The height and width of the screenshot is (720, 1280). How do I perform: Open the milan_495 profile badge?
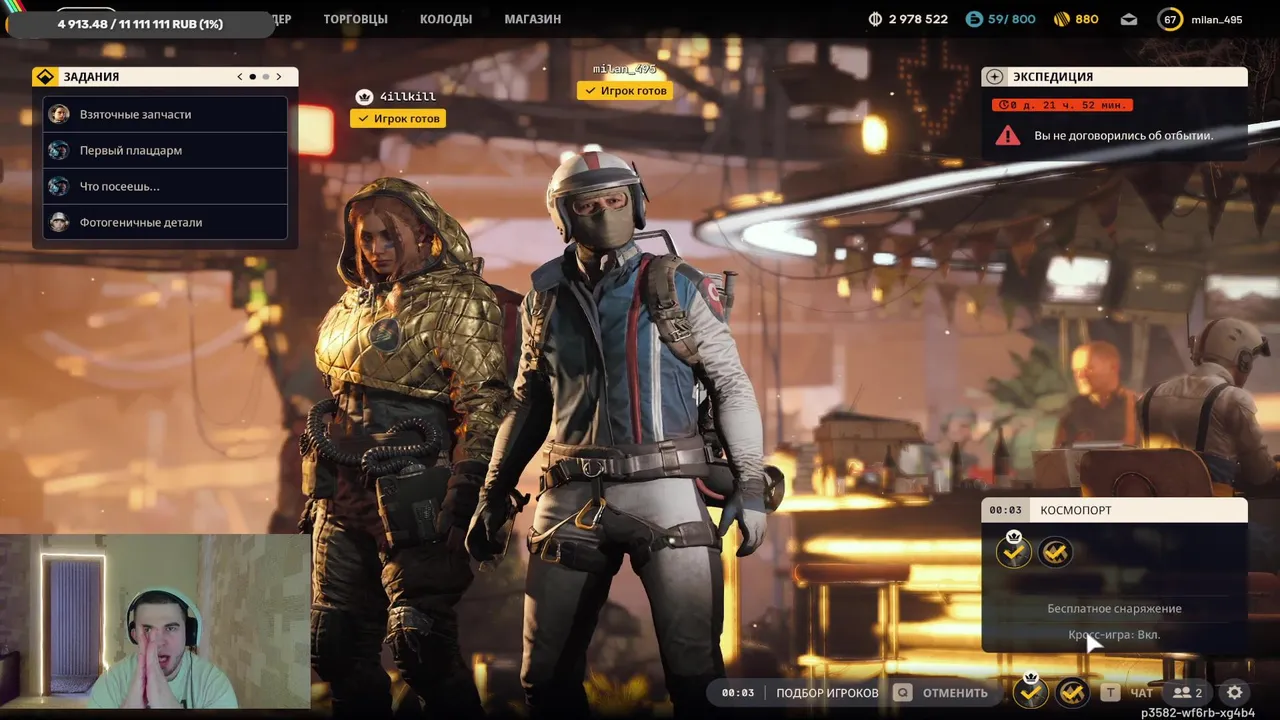point(1202,19)
